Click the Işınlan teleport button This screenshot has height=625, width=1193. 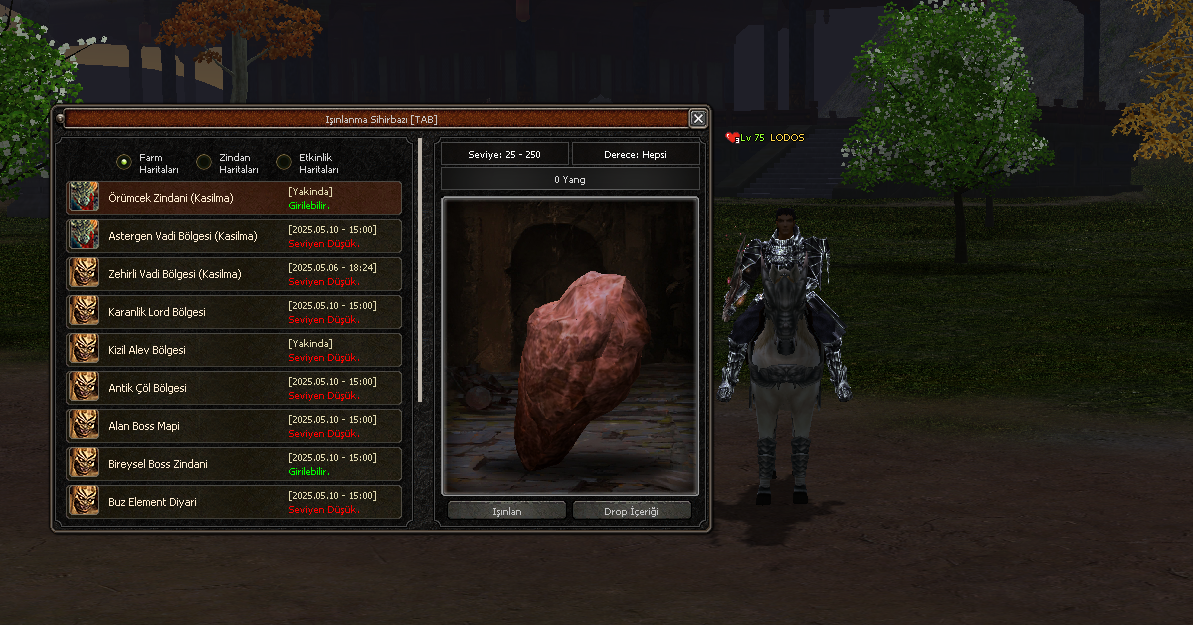pos(507,511)
